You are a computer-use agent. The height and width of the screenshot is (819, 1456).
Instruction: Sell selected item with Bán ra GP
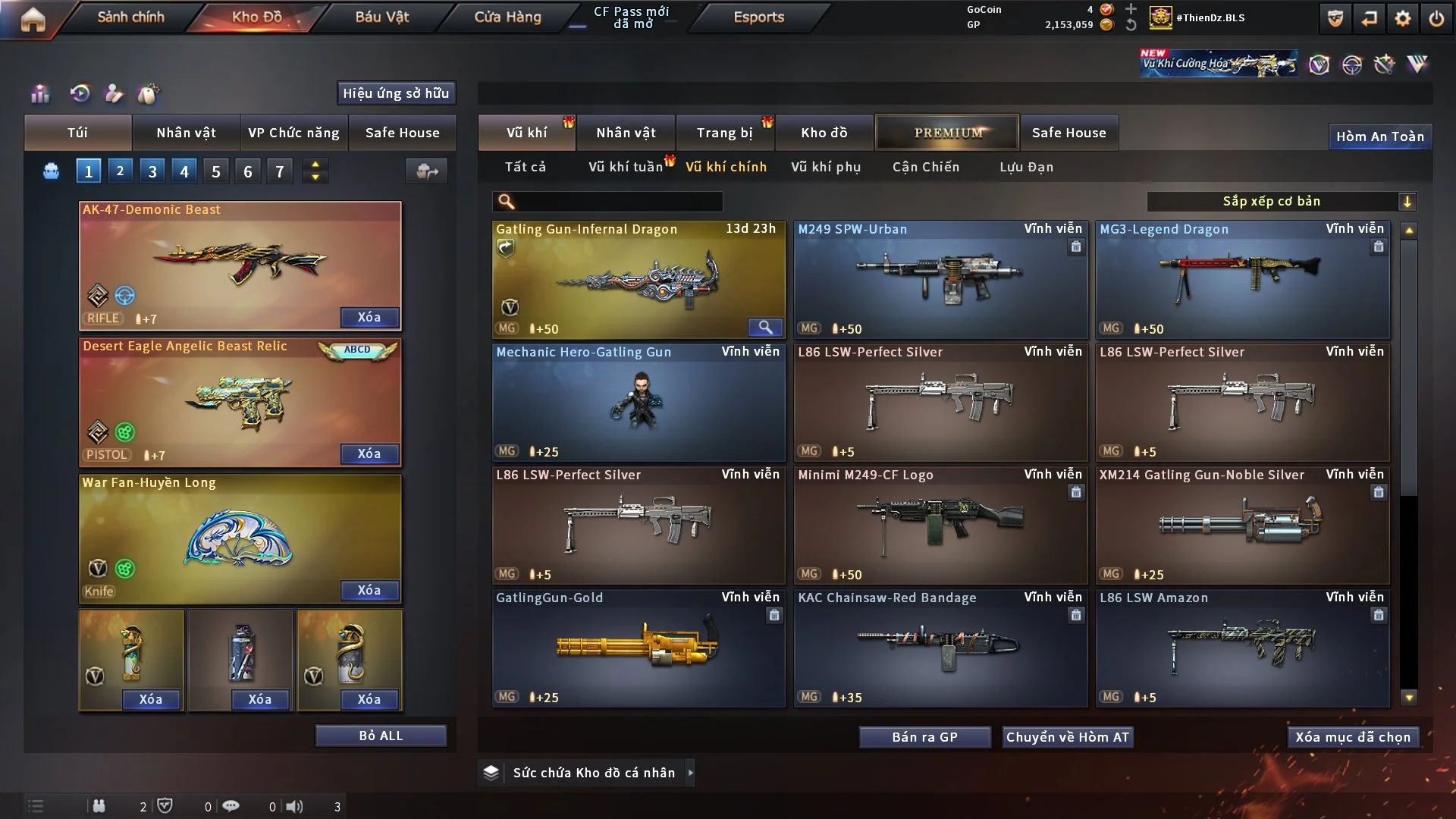[924, 737]
